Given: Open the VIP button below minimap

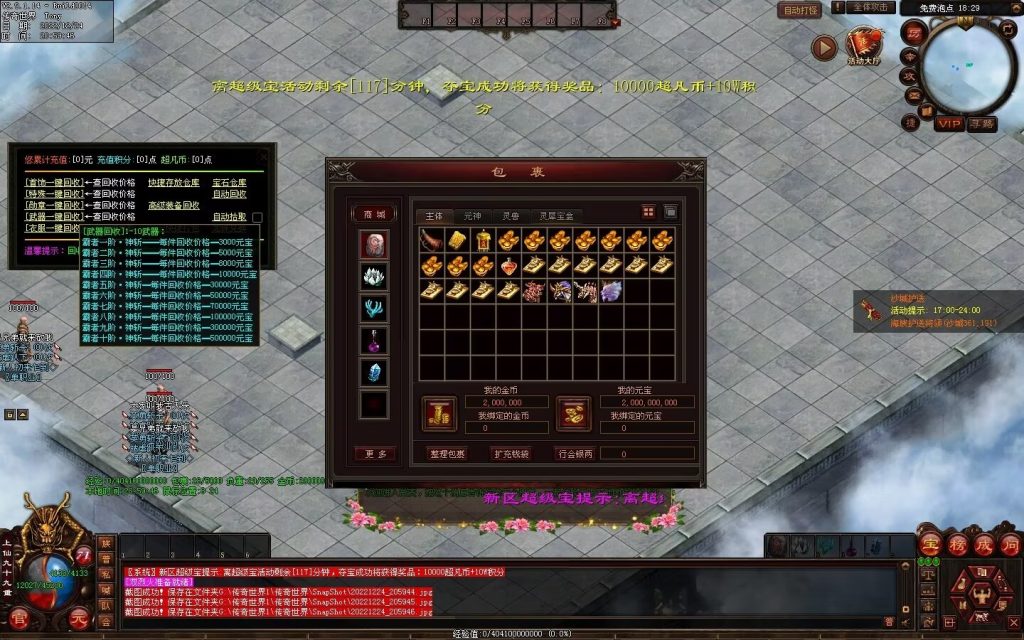Looking at the screenshot, I should coord(949,123).
